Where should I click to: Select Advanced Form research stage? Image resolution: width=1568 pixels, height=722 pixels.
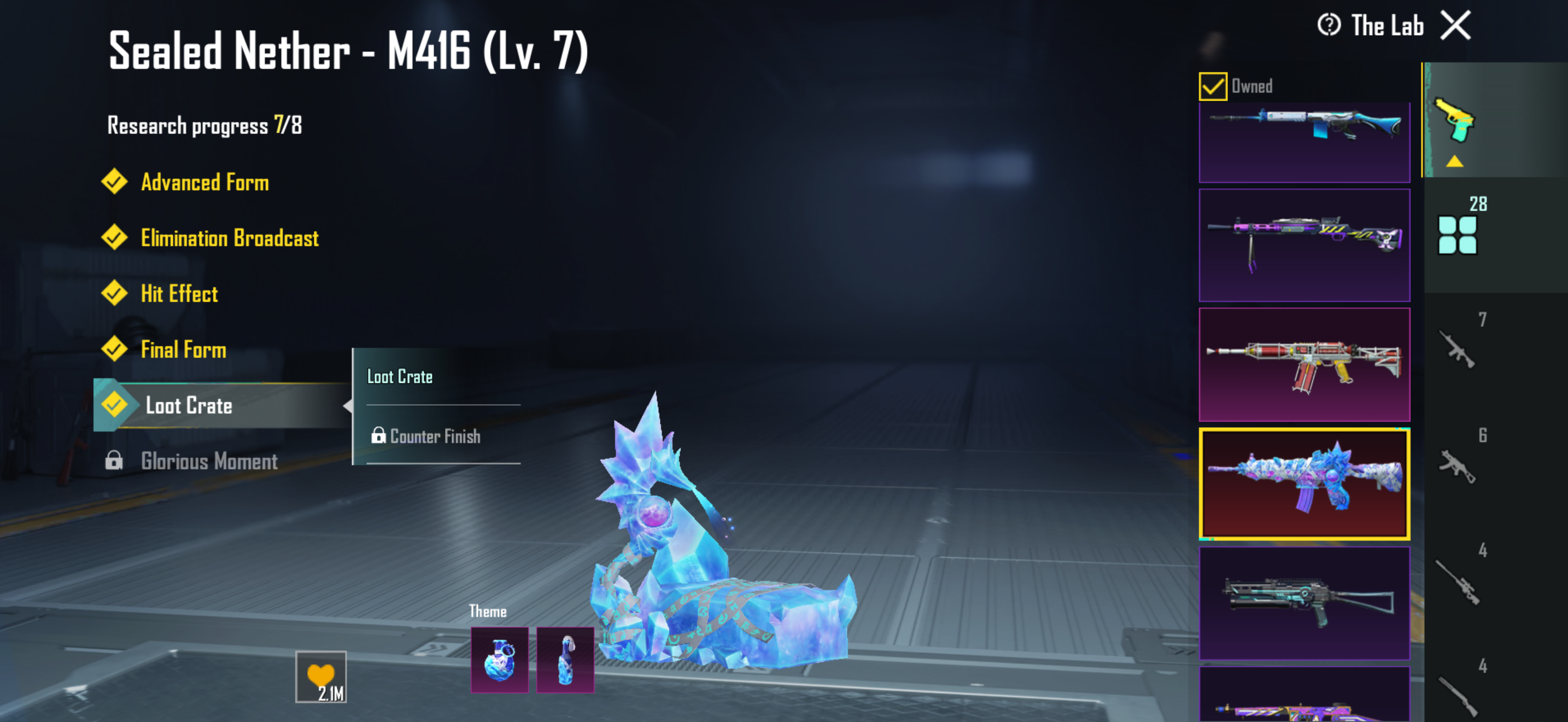point(204,182)
